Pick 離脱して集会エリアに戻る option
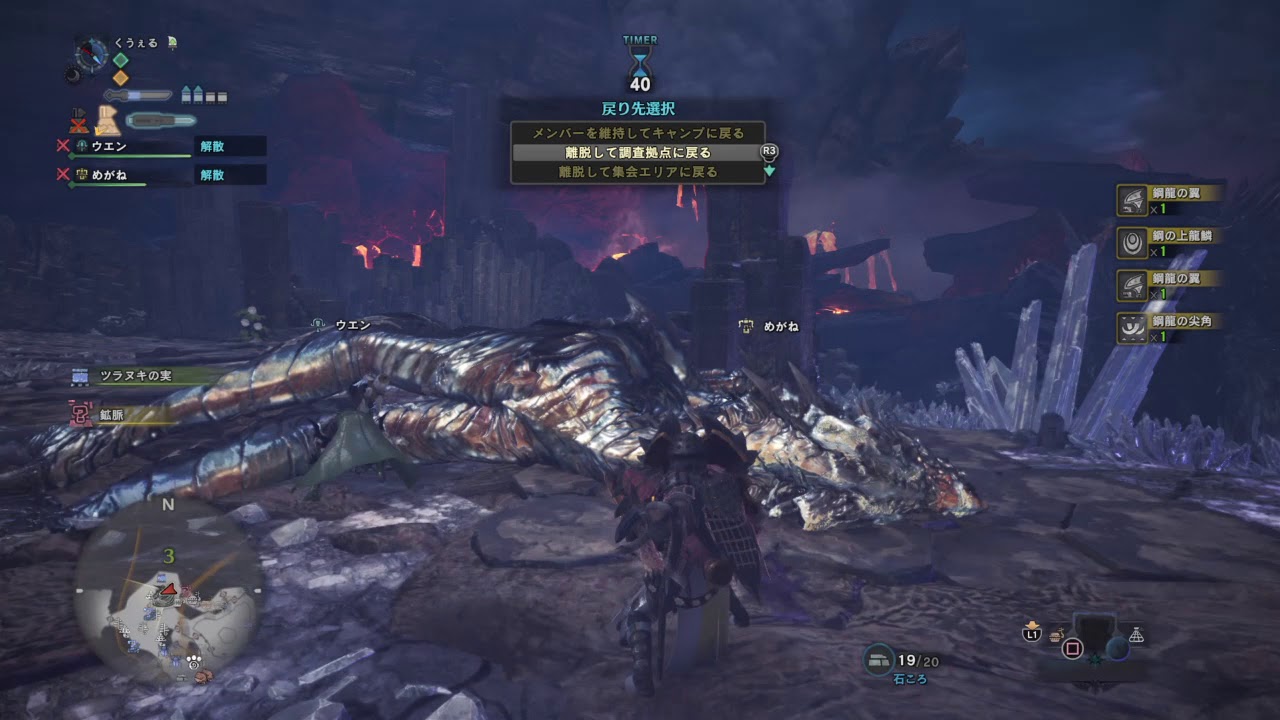 (x=637, y=172)
